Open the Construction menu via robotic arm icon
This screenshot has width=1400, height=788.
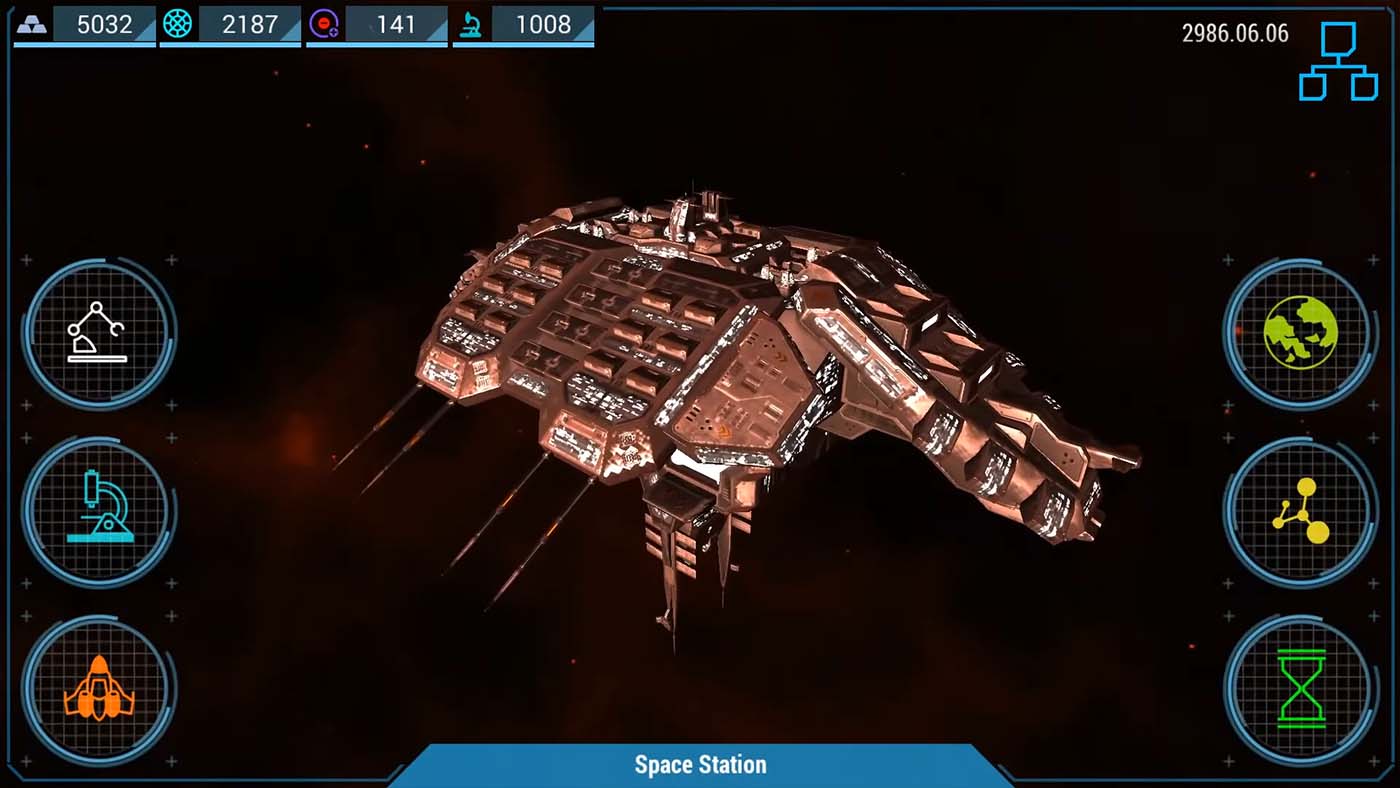tap(97, 331)
